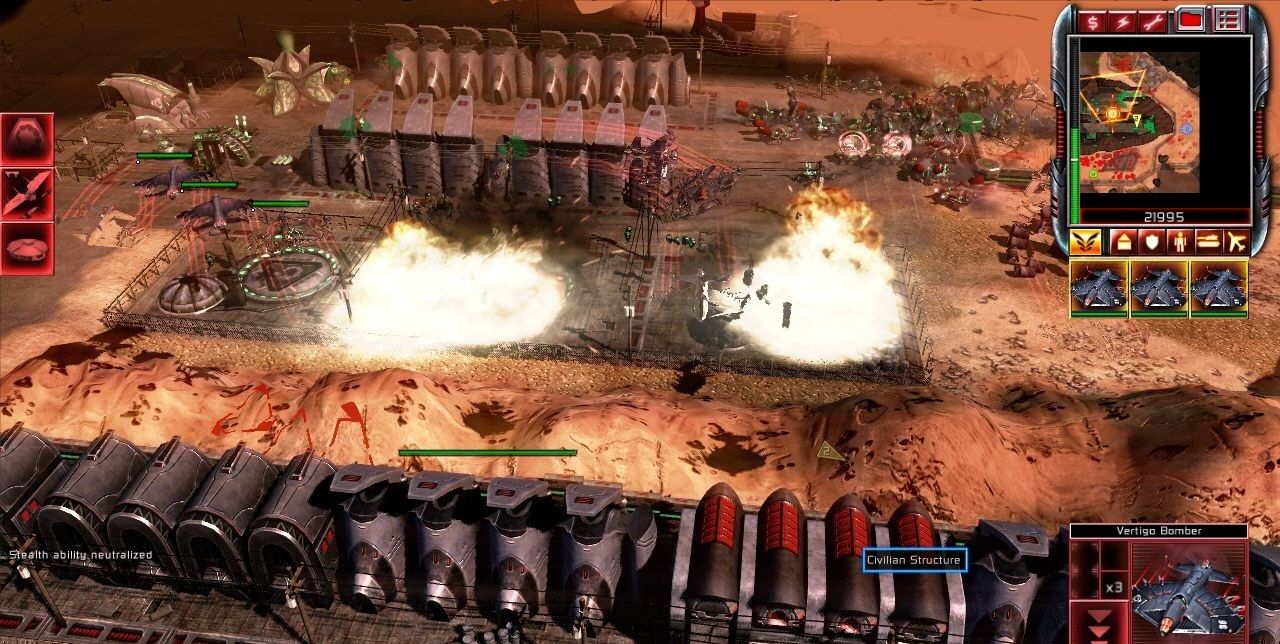
Task: Select the first Vertigo Bomber portrait
Action: click(x=1099, y=288)
